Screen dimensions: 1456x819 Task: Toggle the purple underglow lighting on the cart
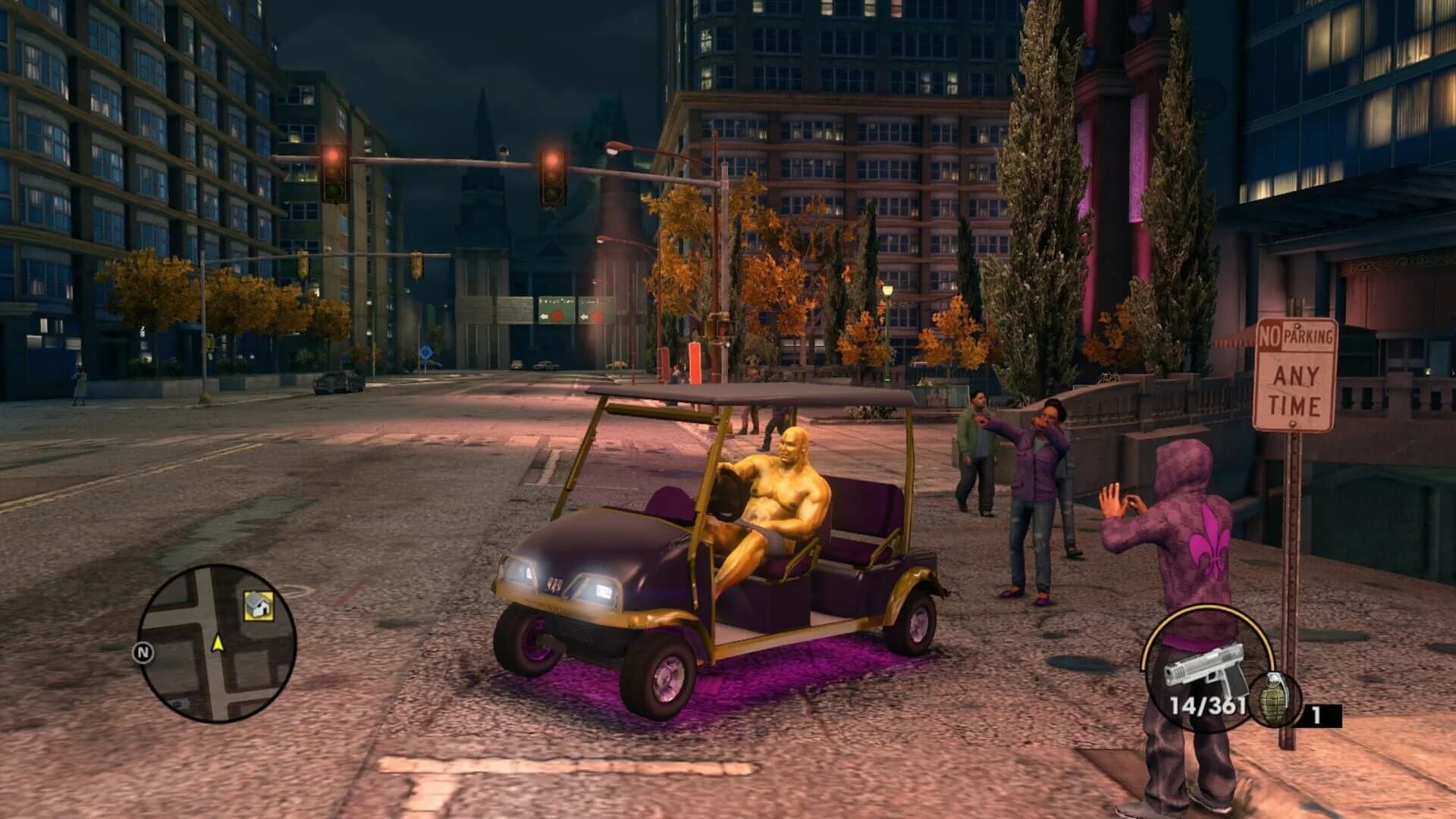point(758,667)
